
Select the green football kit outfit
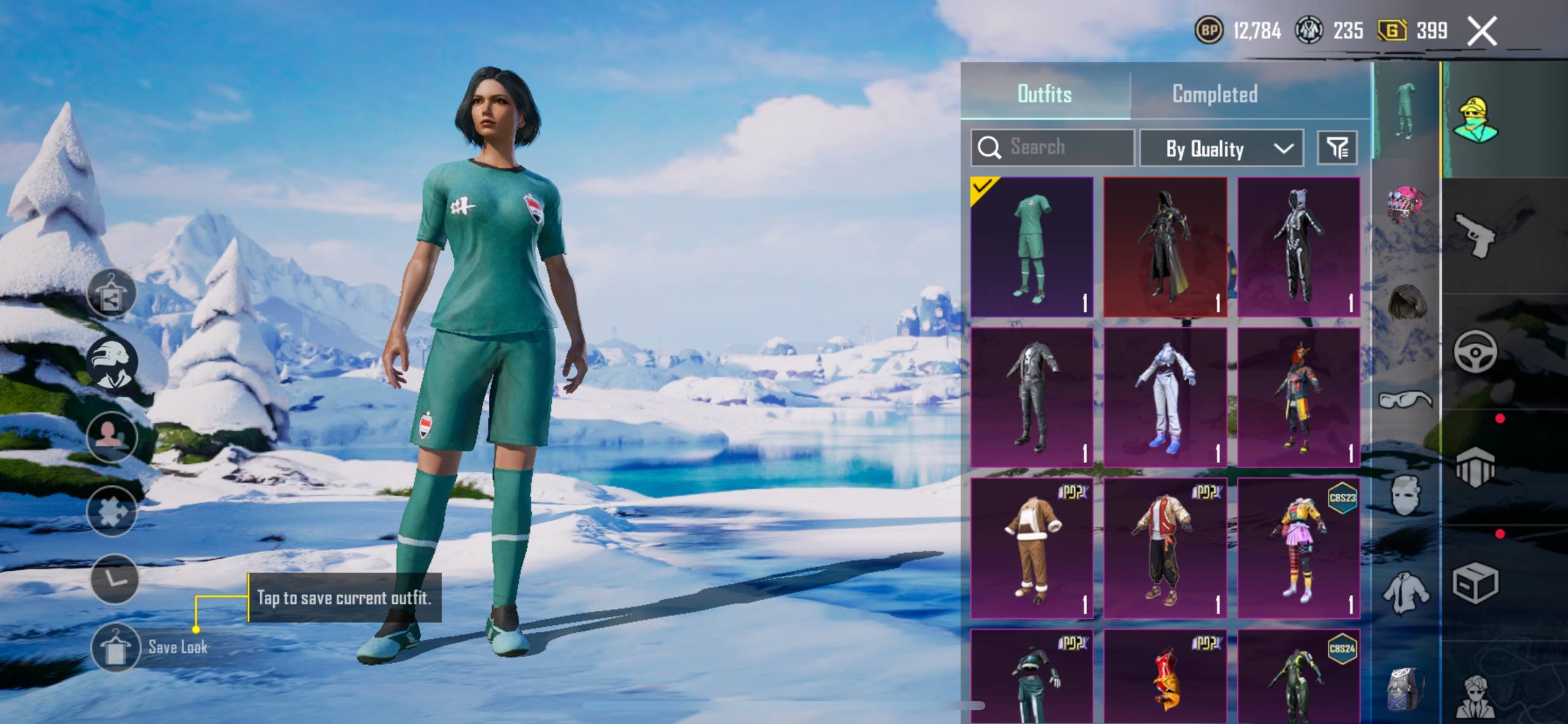click(1031, 247)
